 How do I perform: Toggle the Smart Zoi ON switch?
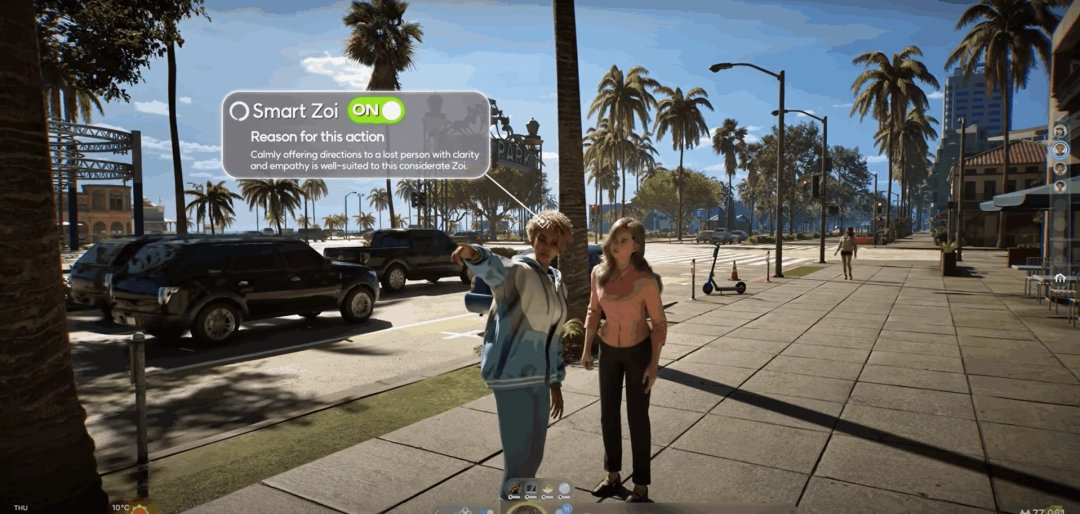click(375, 110)
